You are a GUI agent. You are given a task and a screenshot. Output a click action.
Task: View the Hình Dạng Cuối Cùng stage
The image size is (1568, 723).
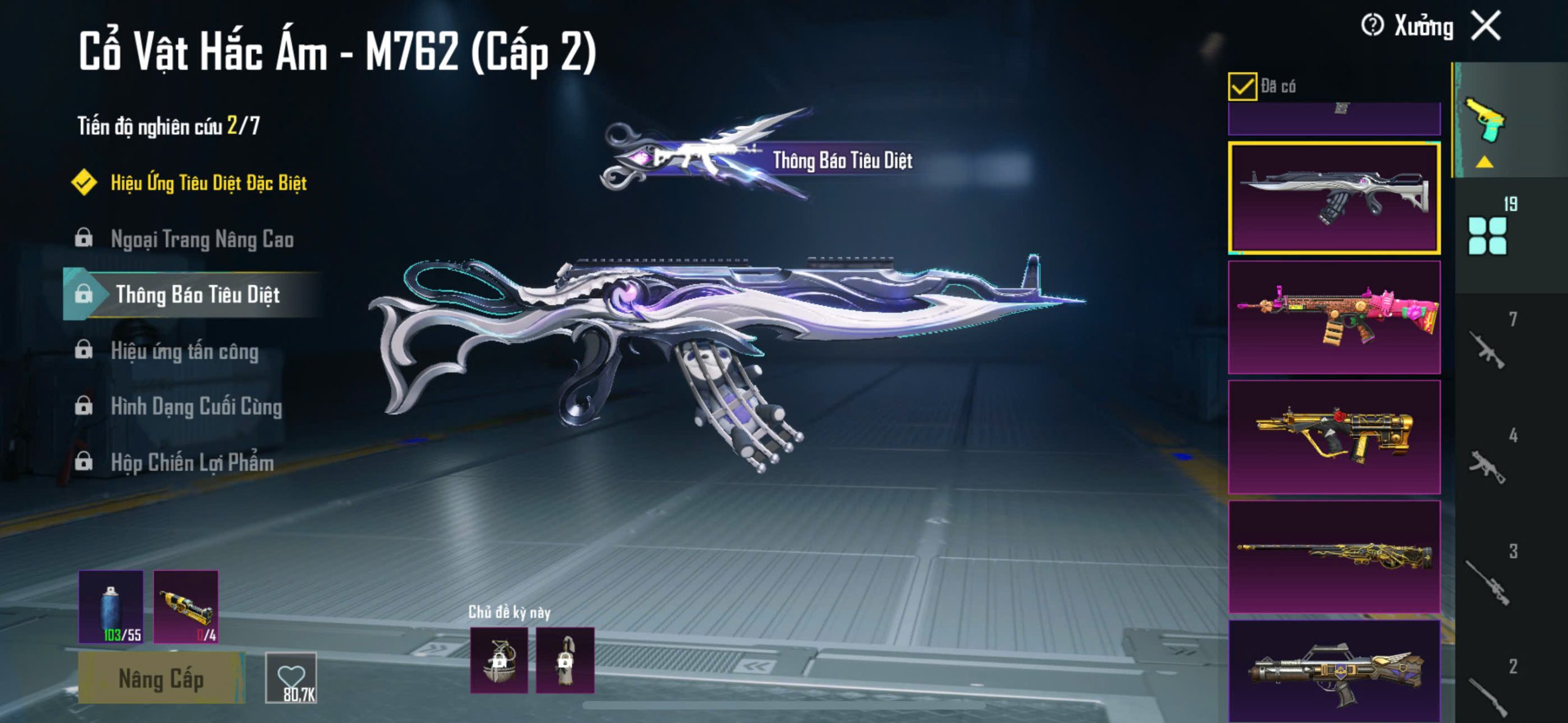tap(196, 407)
